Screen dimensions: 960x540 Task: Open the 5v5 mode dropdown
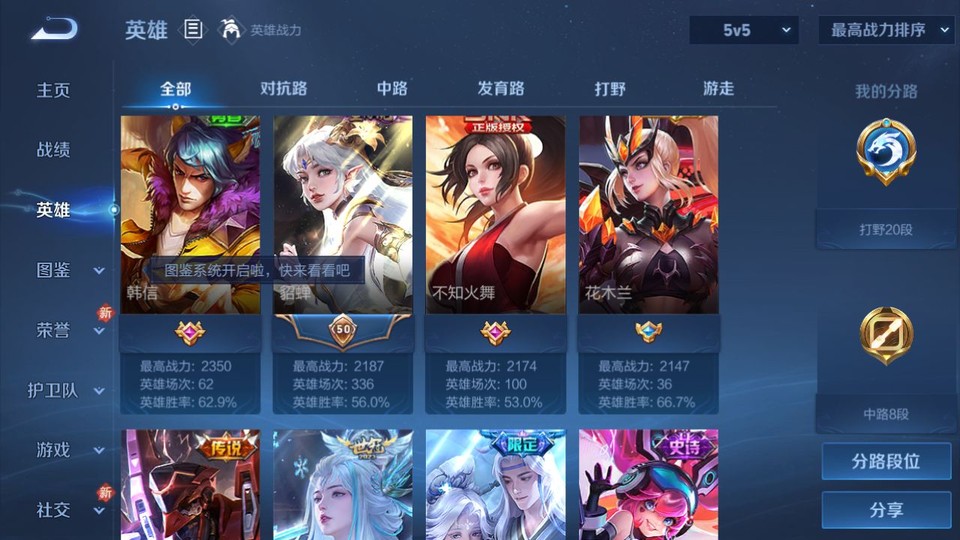pos(744,30)
